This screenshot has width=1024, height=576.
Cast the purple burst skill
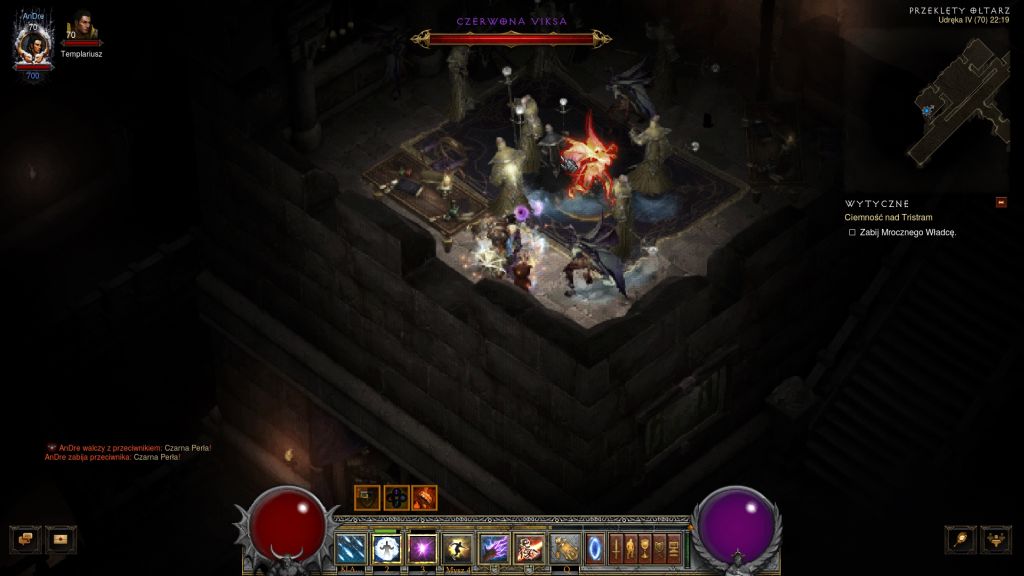click(422, 548)
